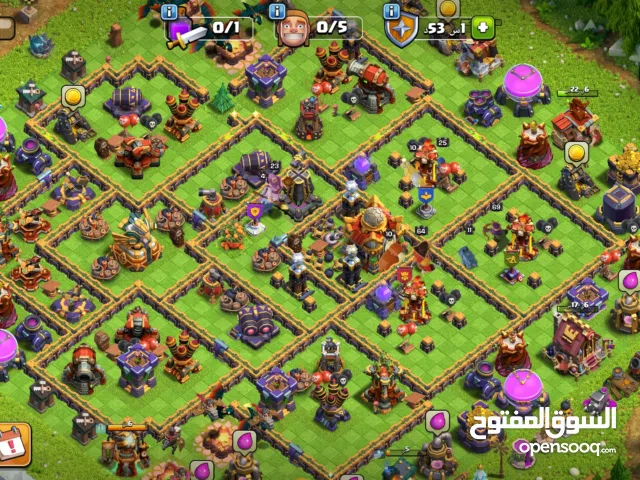Image resolution: width=640 pixels, height=480 pixels.
Task: Click the green plus button beside the shield timer
Action: click(x=483, y=28)
